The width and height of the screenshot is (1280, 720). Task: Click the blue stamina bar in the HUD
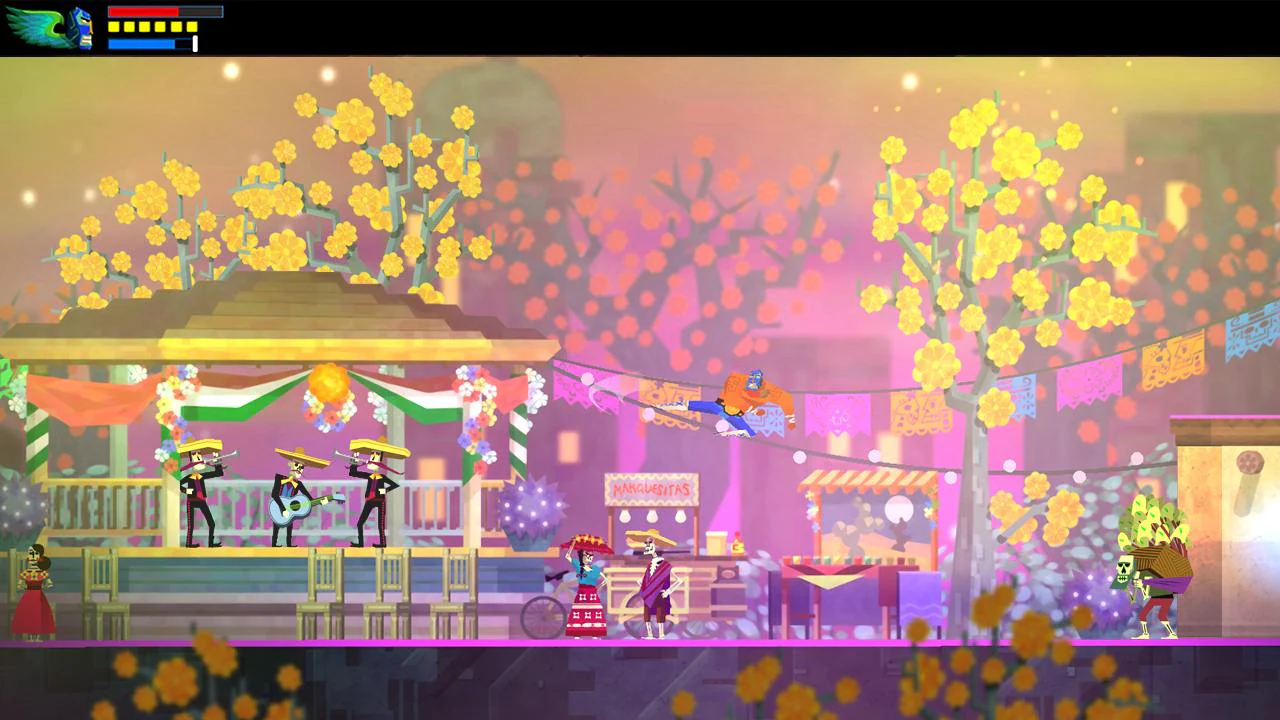(141, 44)
